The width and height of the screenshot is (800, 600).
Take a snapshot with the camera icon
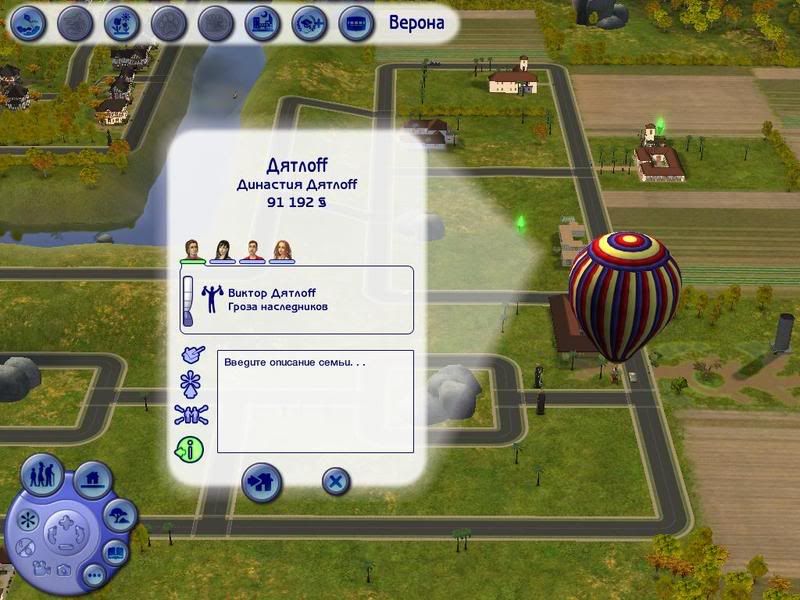[64, 570]
